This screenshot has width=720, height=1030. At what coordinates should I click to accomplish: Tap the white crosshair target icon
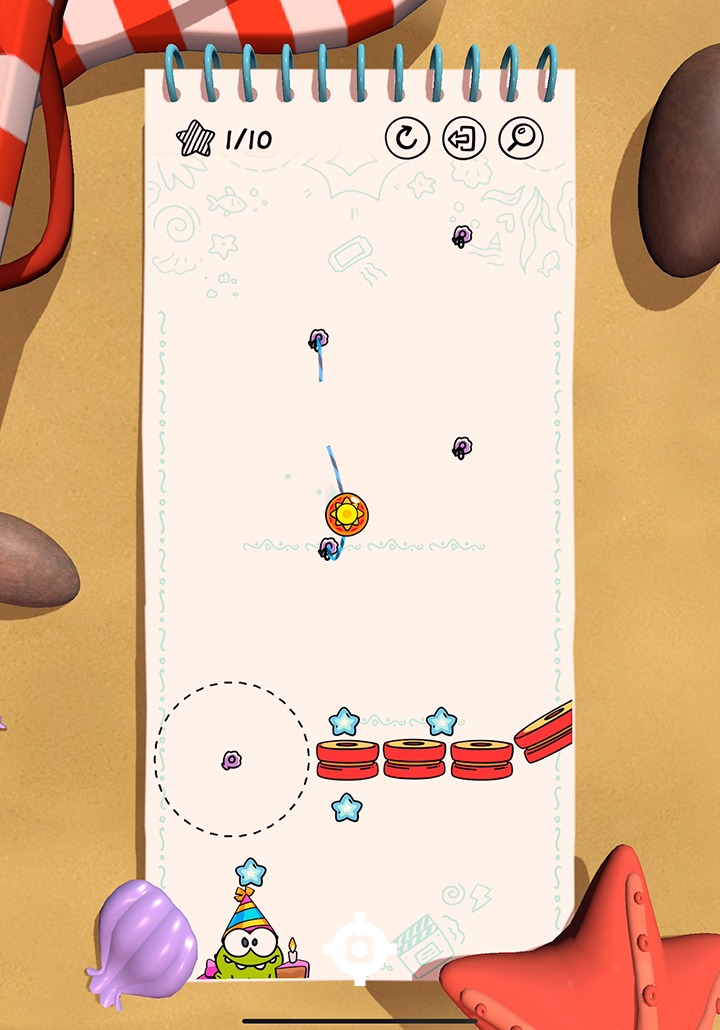point(358,947)
